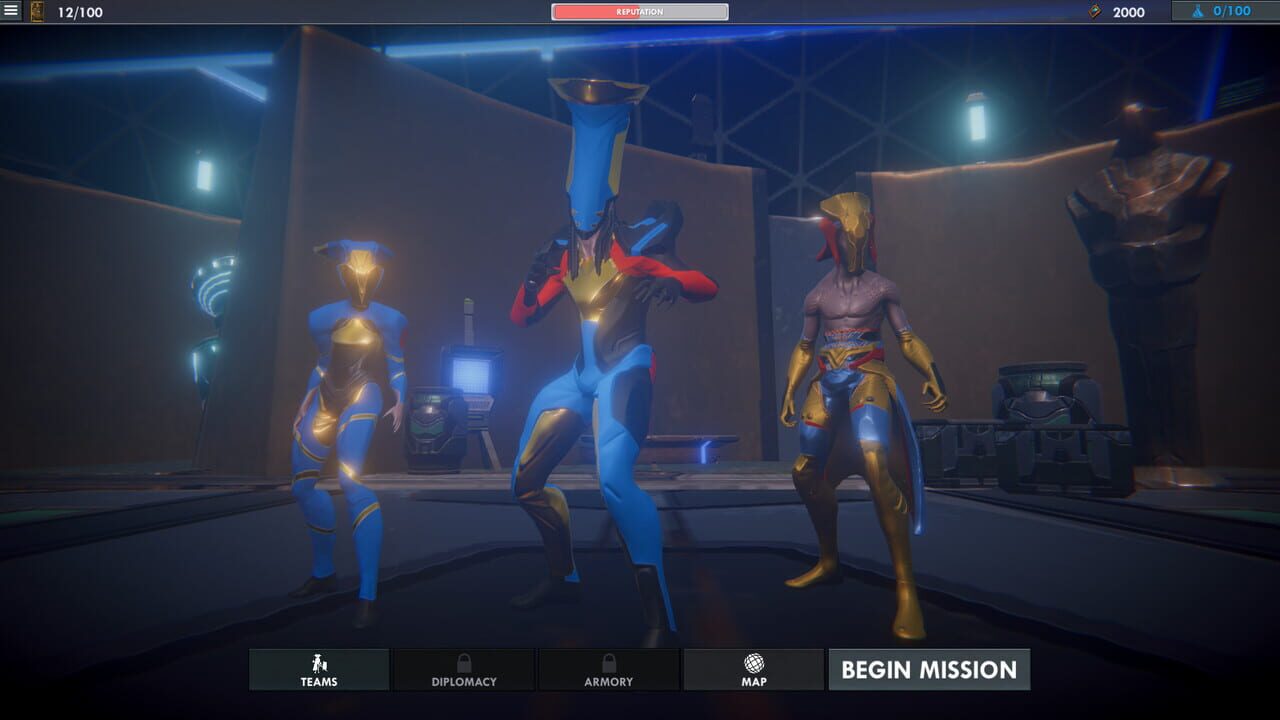Click the lock icon on the ARMORY button
The image size is (1280, 720).
pos(608,661)
